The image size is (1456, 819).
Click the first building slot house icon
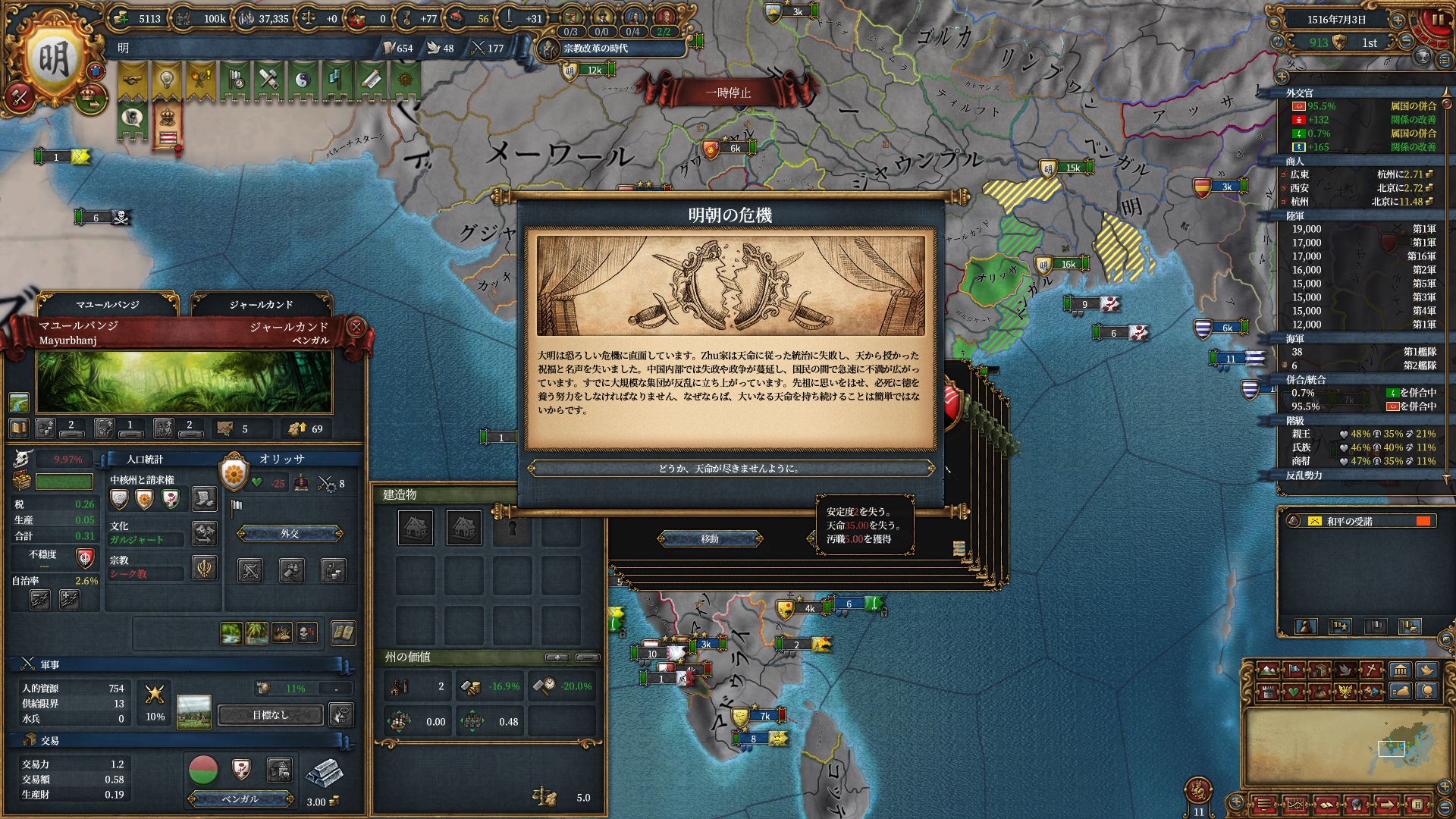416,528
